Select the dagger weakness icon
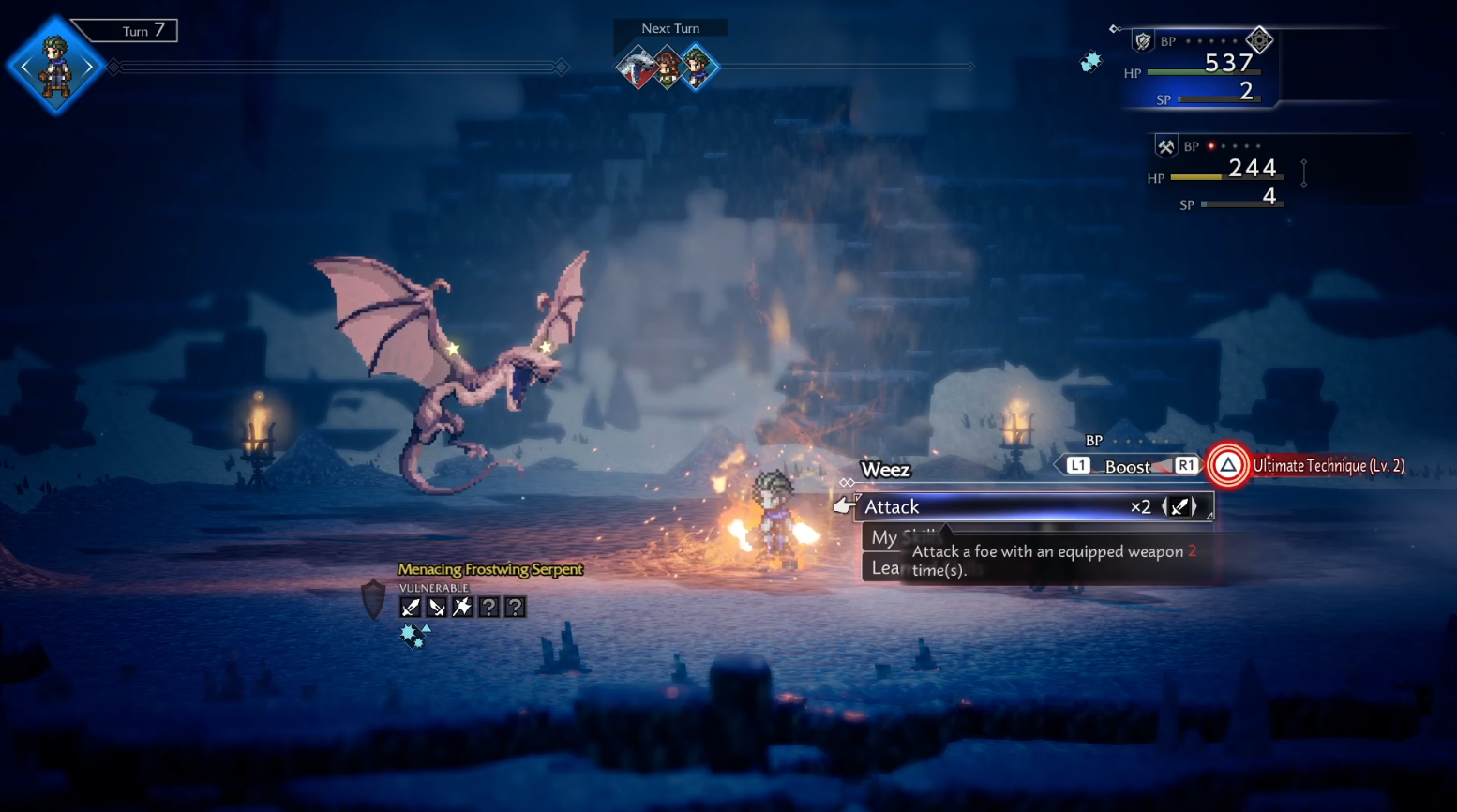The width and height of the screenshot is (1457, 812). pyautogui.click(x=437, y=608)
